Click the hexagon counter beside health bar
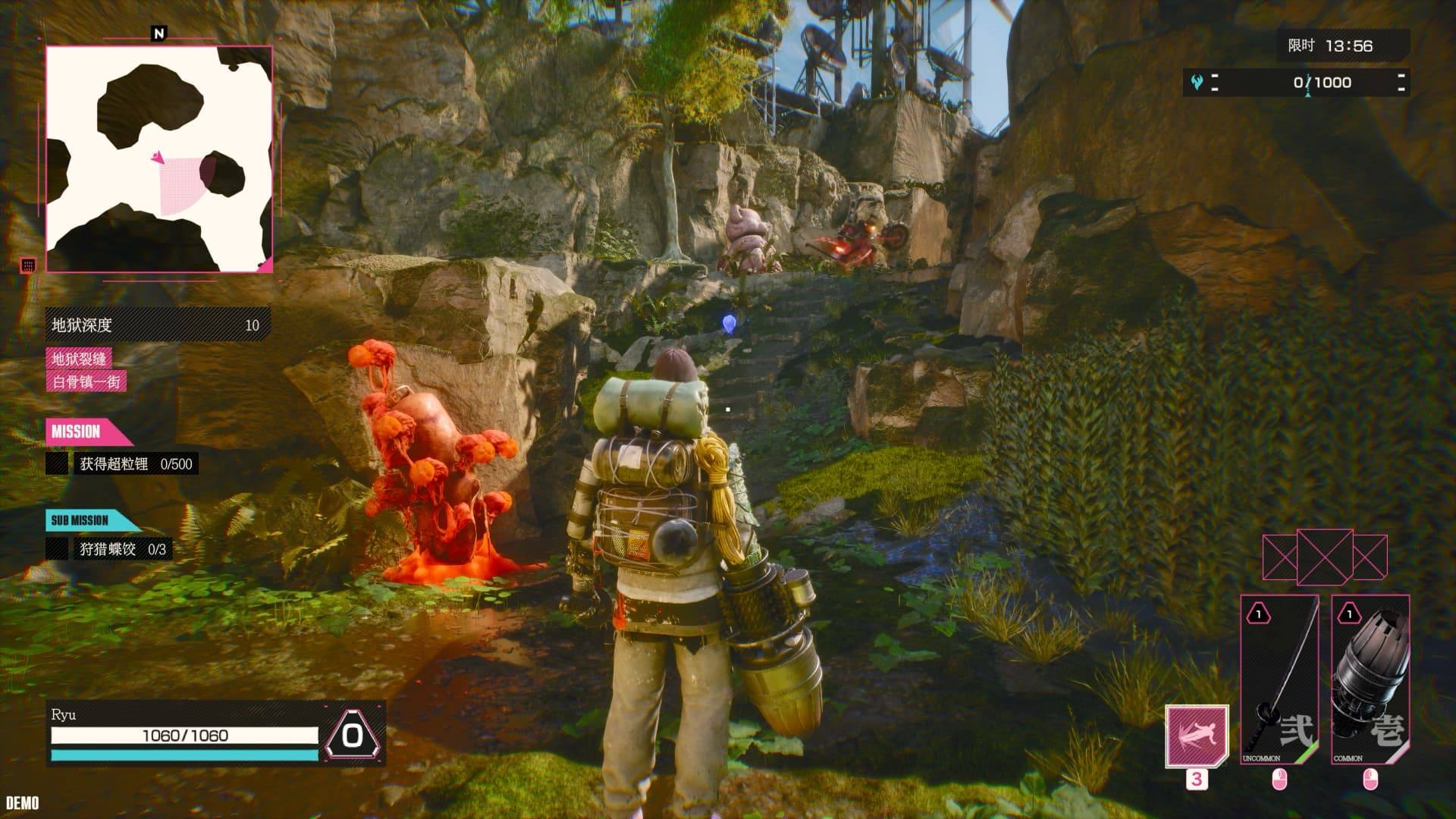This screenshot has width=1456, height=819. click(x=352, y=735)
